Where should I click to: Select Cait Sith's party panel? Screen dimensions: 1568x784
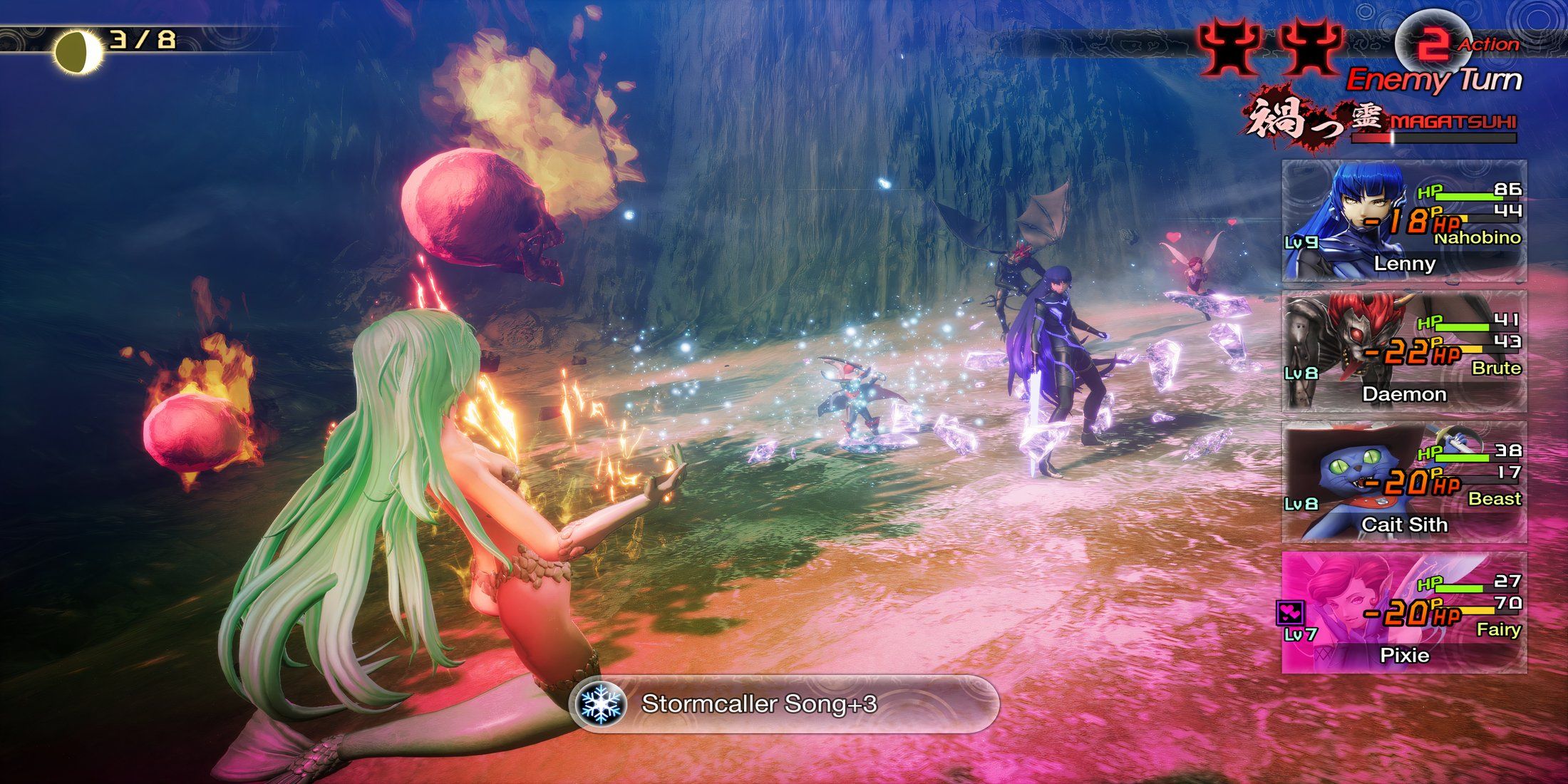pos(1403,483)
